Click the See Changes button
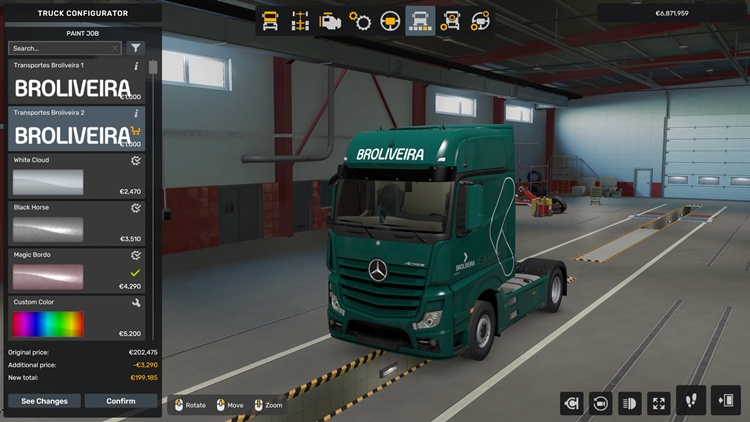Screen dimensions: 750x422 pyautogui.click(x=44, y=401)
